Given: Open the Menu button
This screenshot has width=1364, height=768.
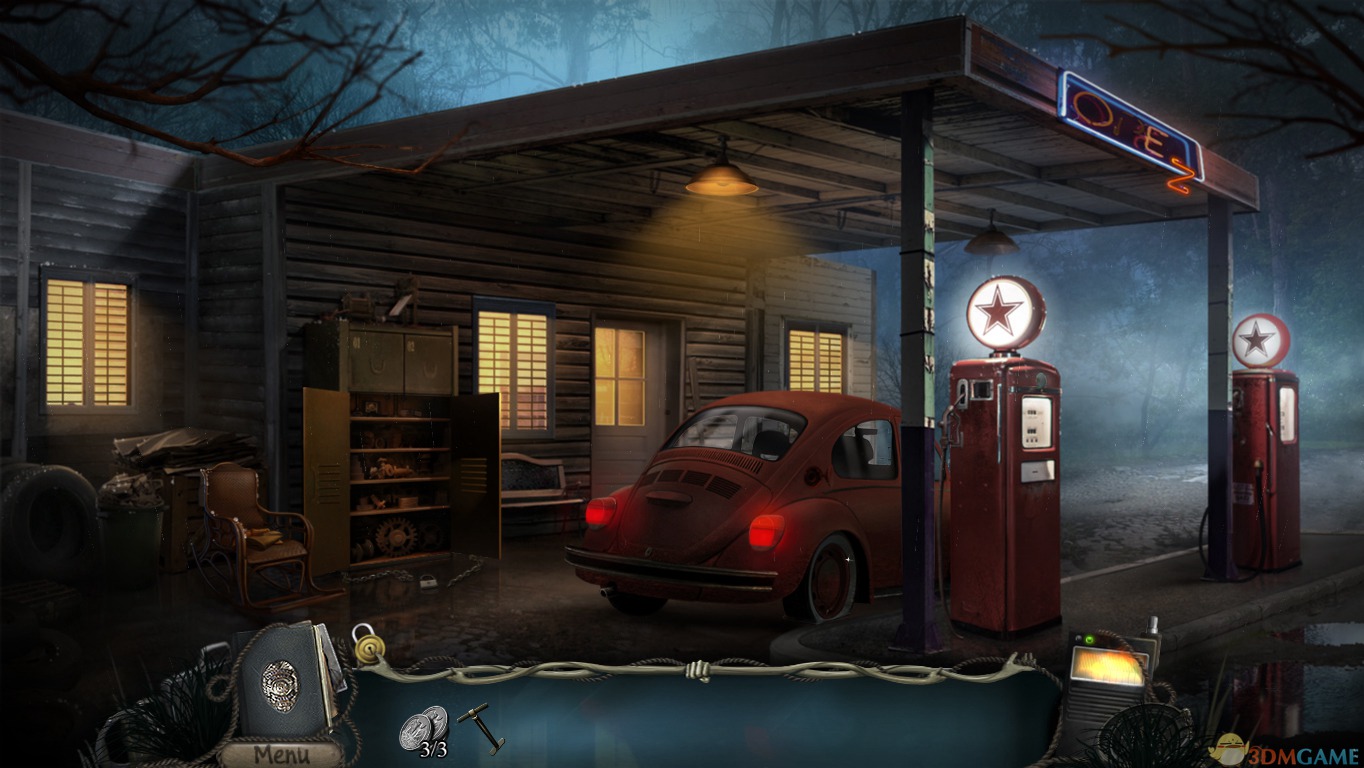Looking at the screenshot, I should click(281, 754).
